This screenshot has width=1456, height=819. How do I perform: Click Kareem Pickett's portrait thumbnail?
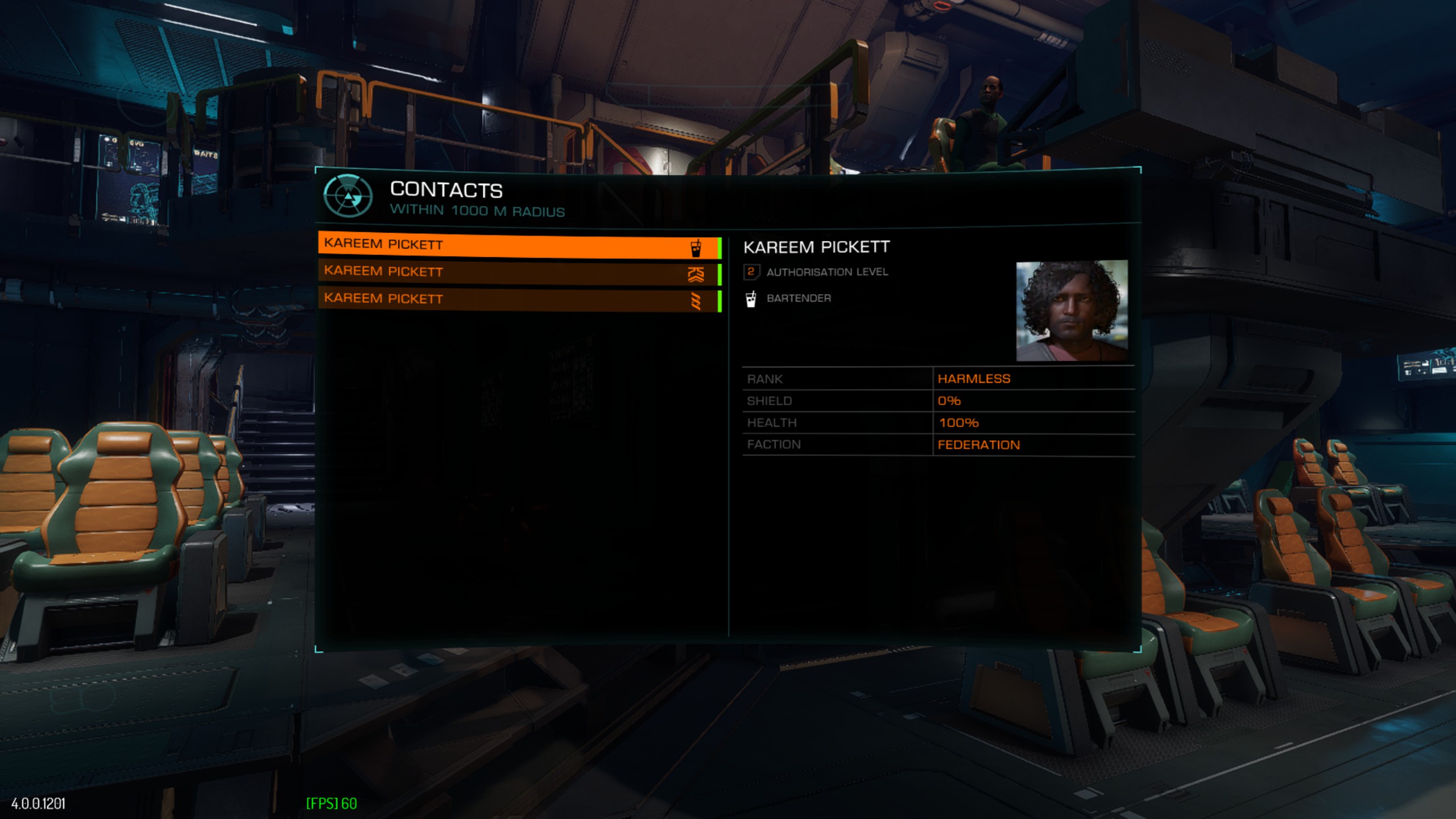click(x=1072, y=311)
